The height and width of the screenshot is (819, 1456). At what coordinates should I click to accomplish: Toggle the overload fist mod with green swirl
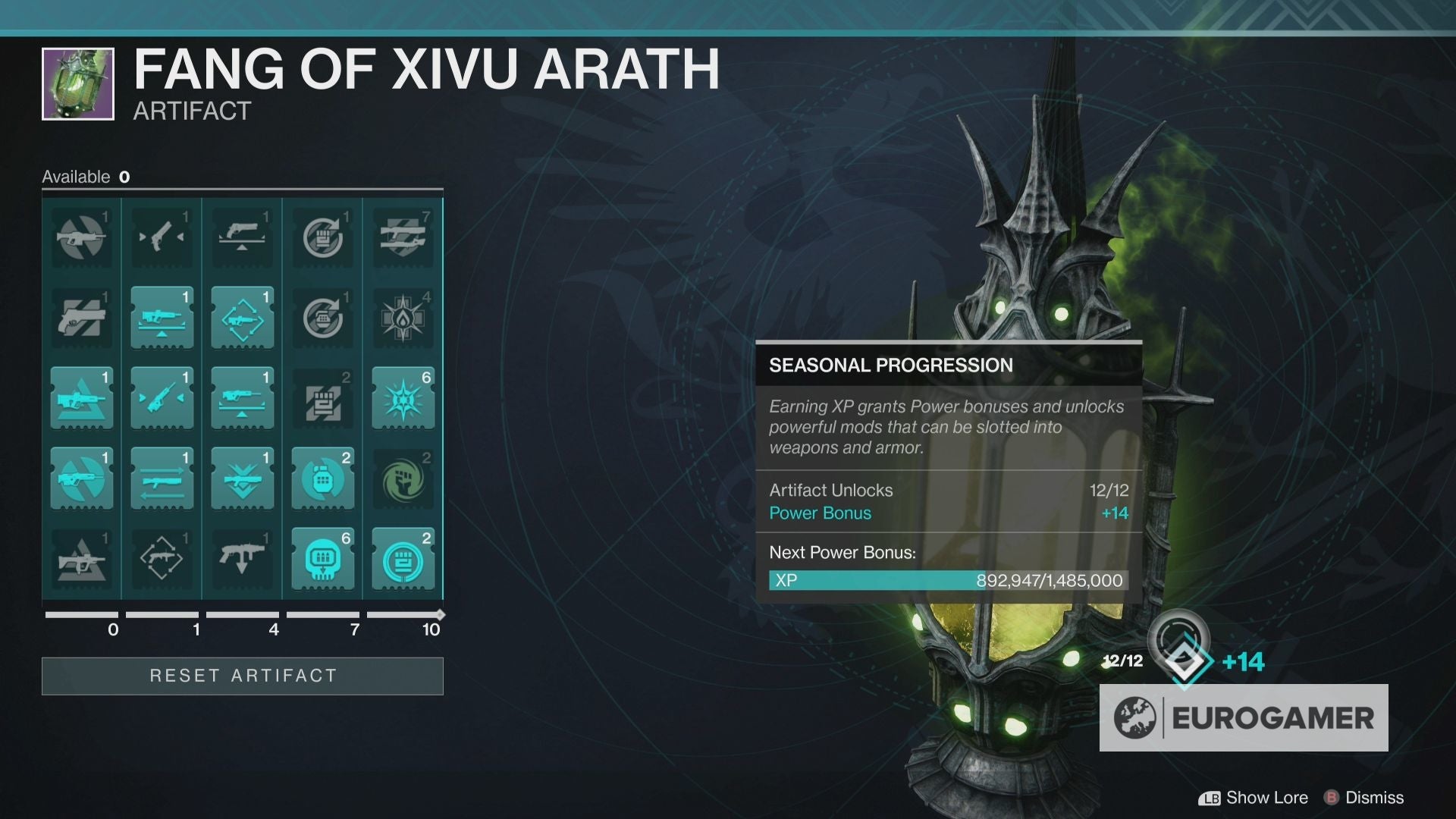click(x=403, y=479)
